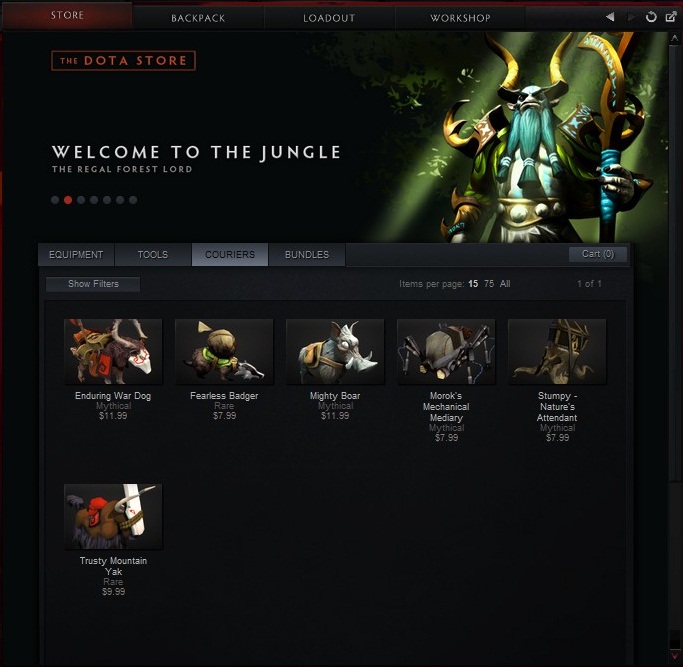Click the Show Filters button
Viewport: 683px width, 667px height.
pyautogui.click(x=93, y=284)
